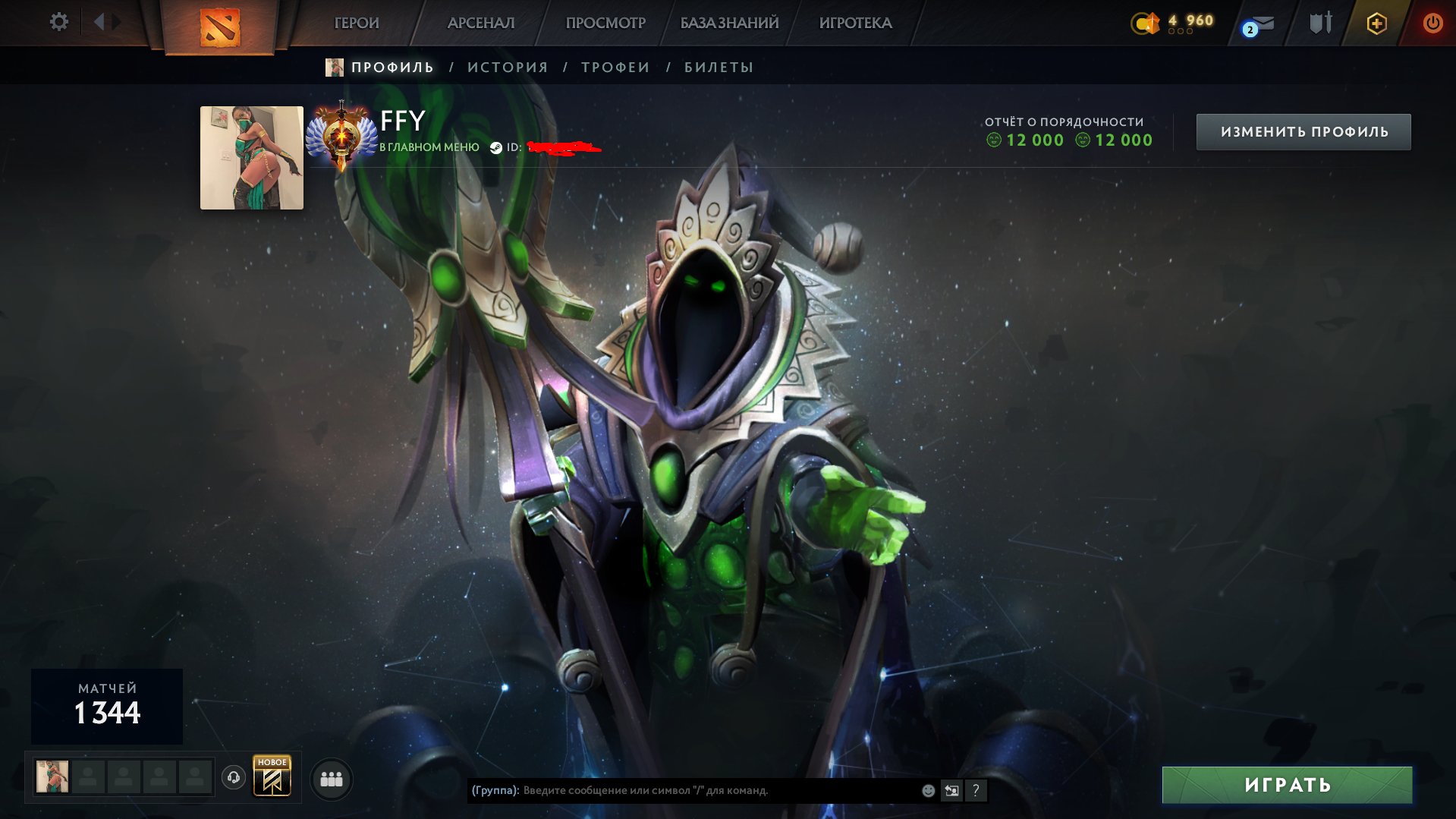This screenshot has width=1456, height=819.
Task: Click the ИЗМЕНИТЬ ПРОФИЛЬ button
Action: click(x=1303, y=132)
